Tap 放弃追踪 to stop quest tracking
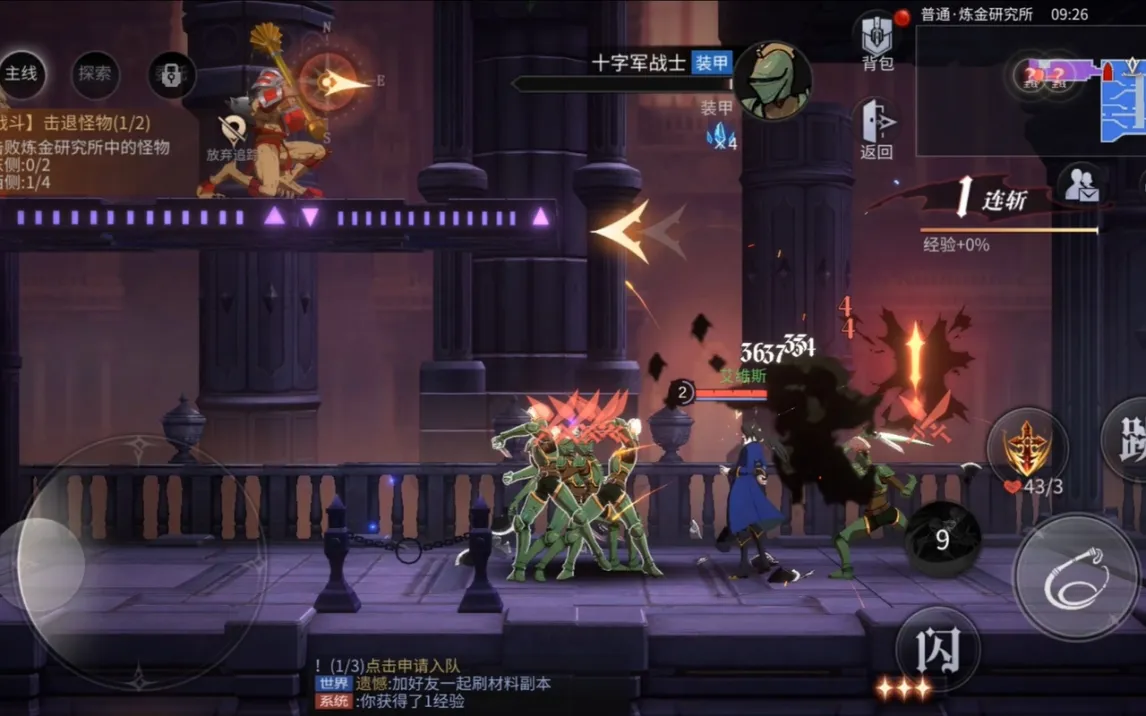 coord(233,138)
